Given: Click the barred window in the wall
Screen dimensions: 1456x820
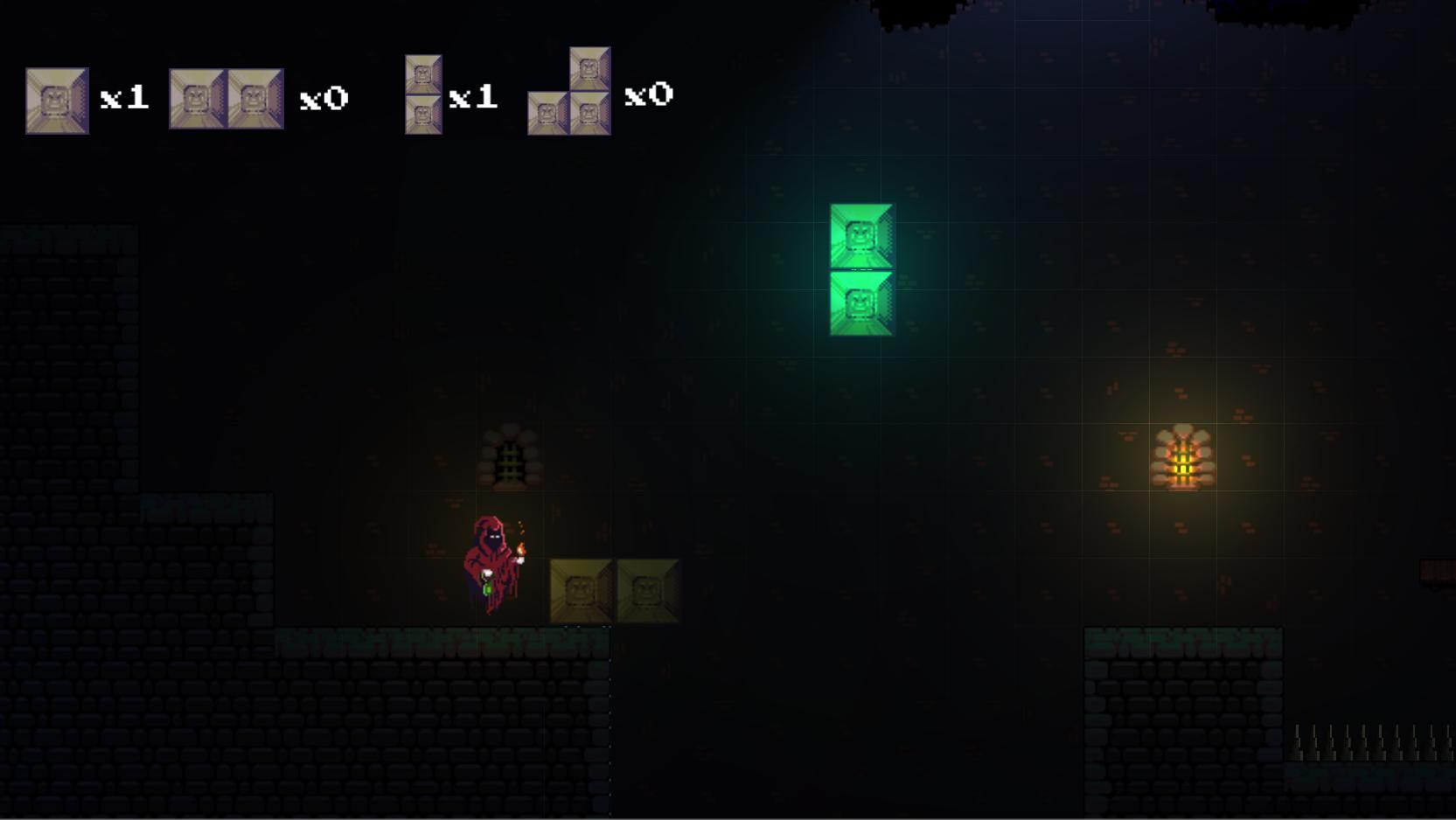Looking at the screenshot, I should tap(511, 454).
